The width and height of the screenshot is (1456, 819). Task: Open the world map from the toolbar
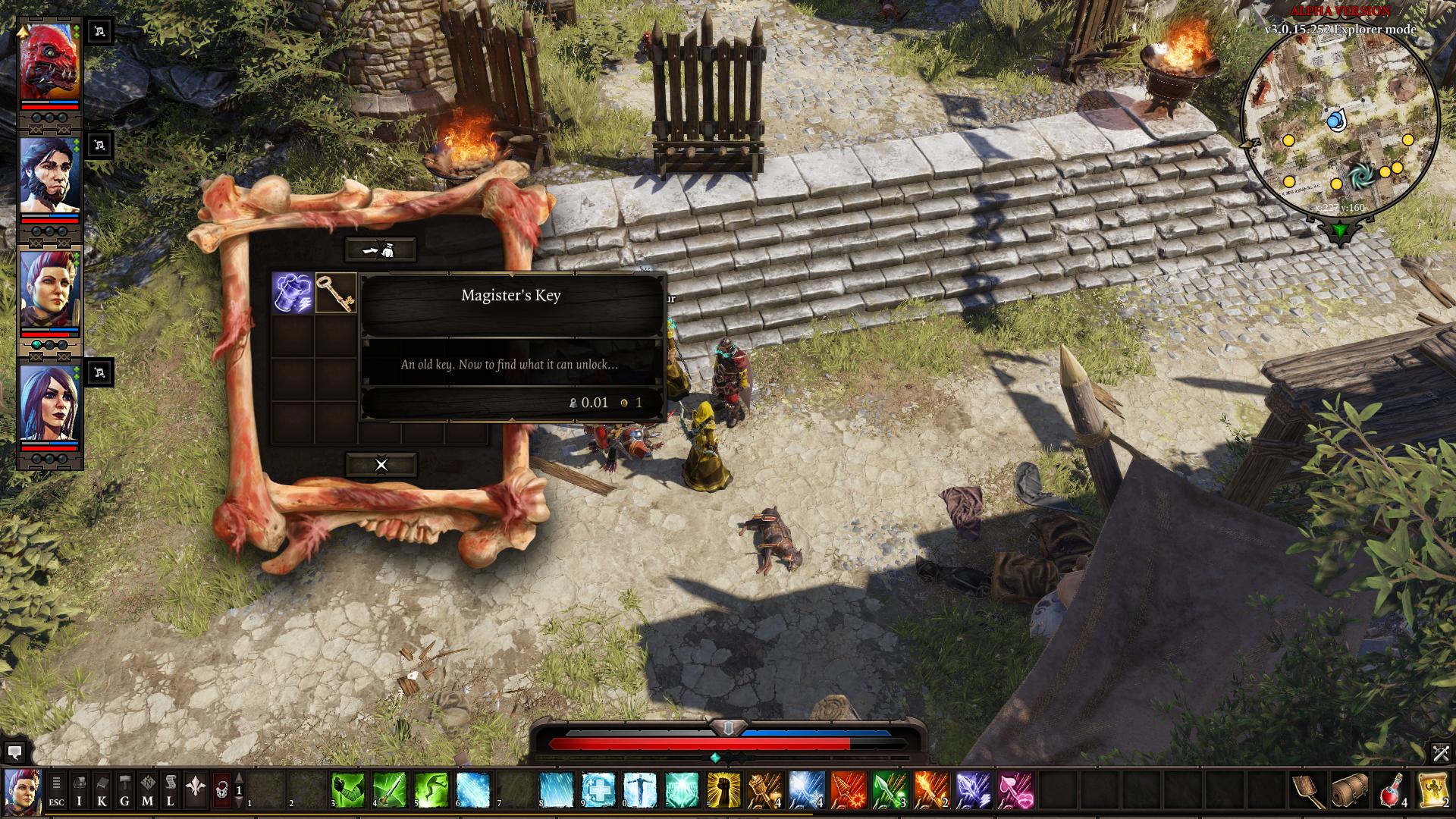(148, 791)
